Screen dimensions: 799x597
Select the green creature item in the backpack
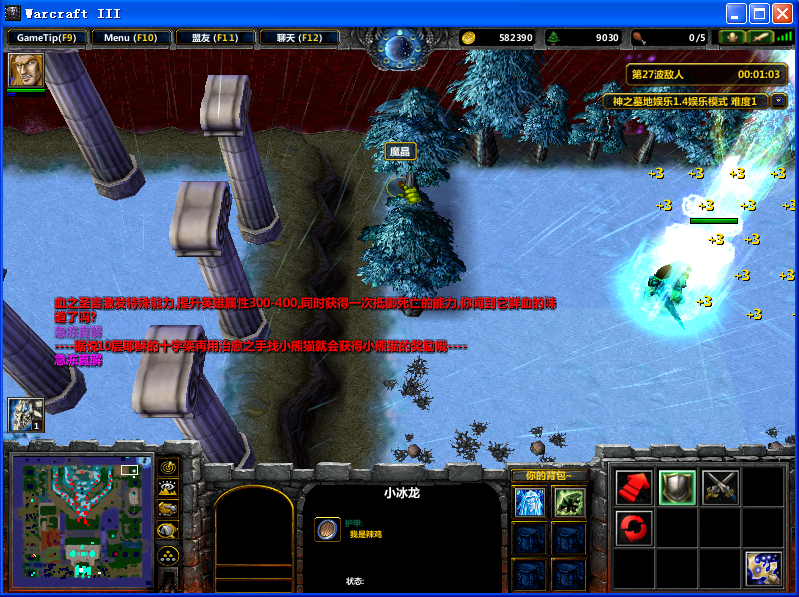(x=569, y=502)
